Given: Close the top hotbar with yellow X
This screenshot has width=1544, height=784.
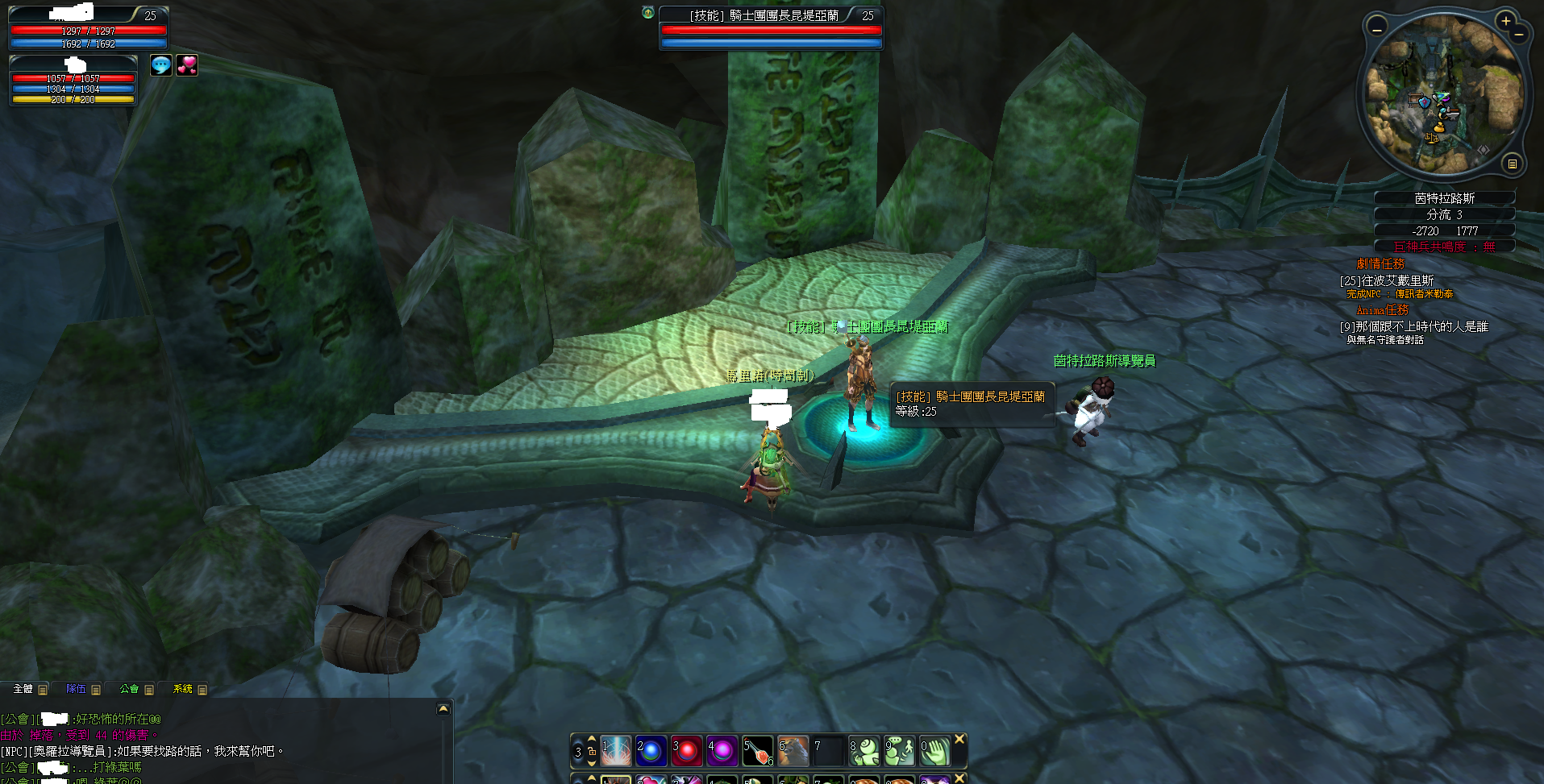Looking at the screenshot, I should pos(959,739).
